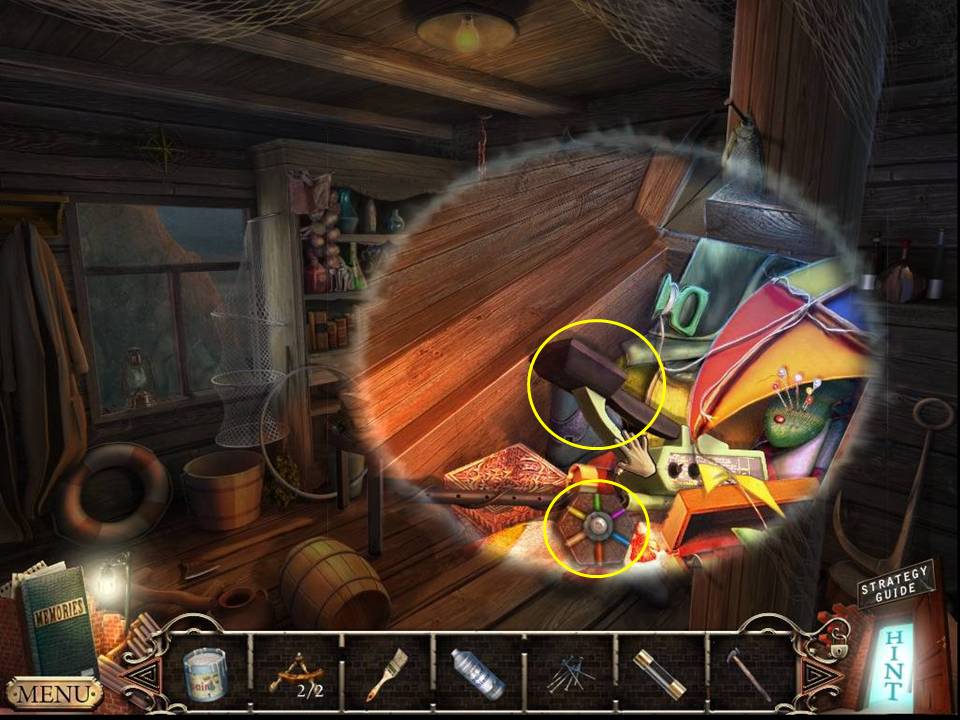The height and width of the screenshot is (720, 960).
Task: Choose the paintbrush in the inventory
Action: pyautogui.click(x=385, y=674)
